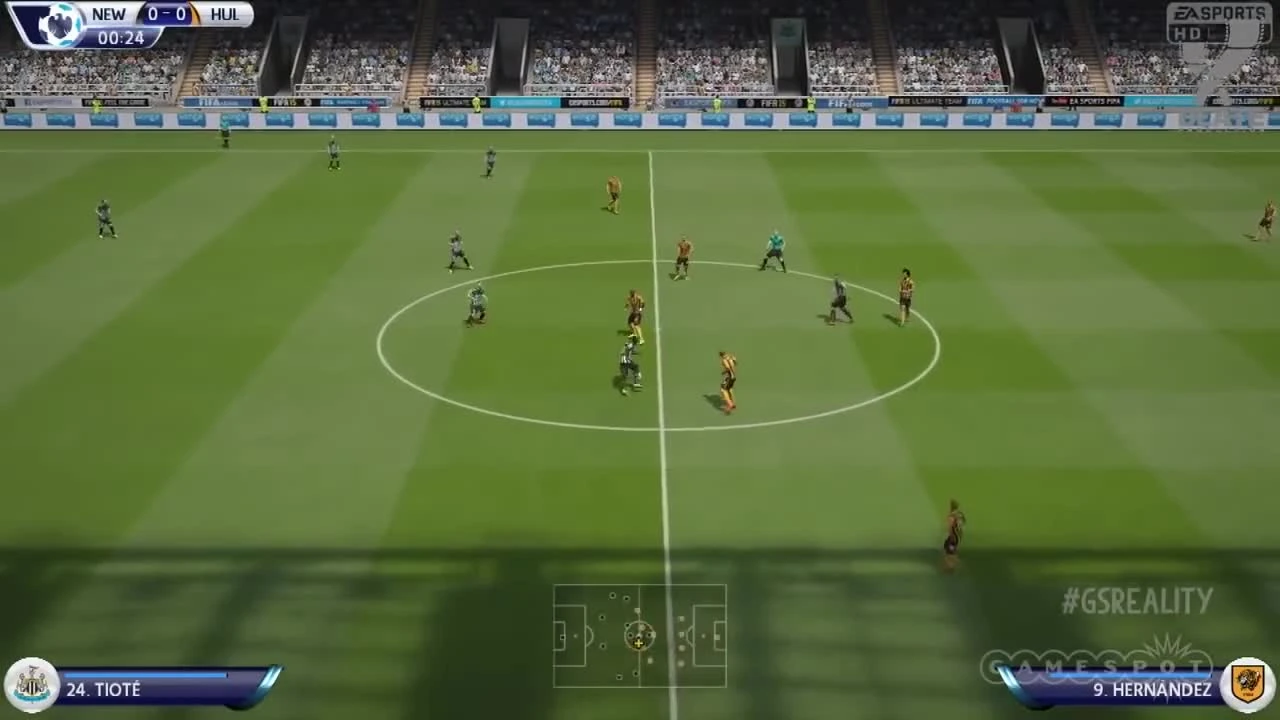Click the HD badge under the EA Sports logo
1280x720 pixels.
tap(1189, 34)
